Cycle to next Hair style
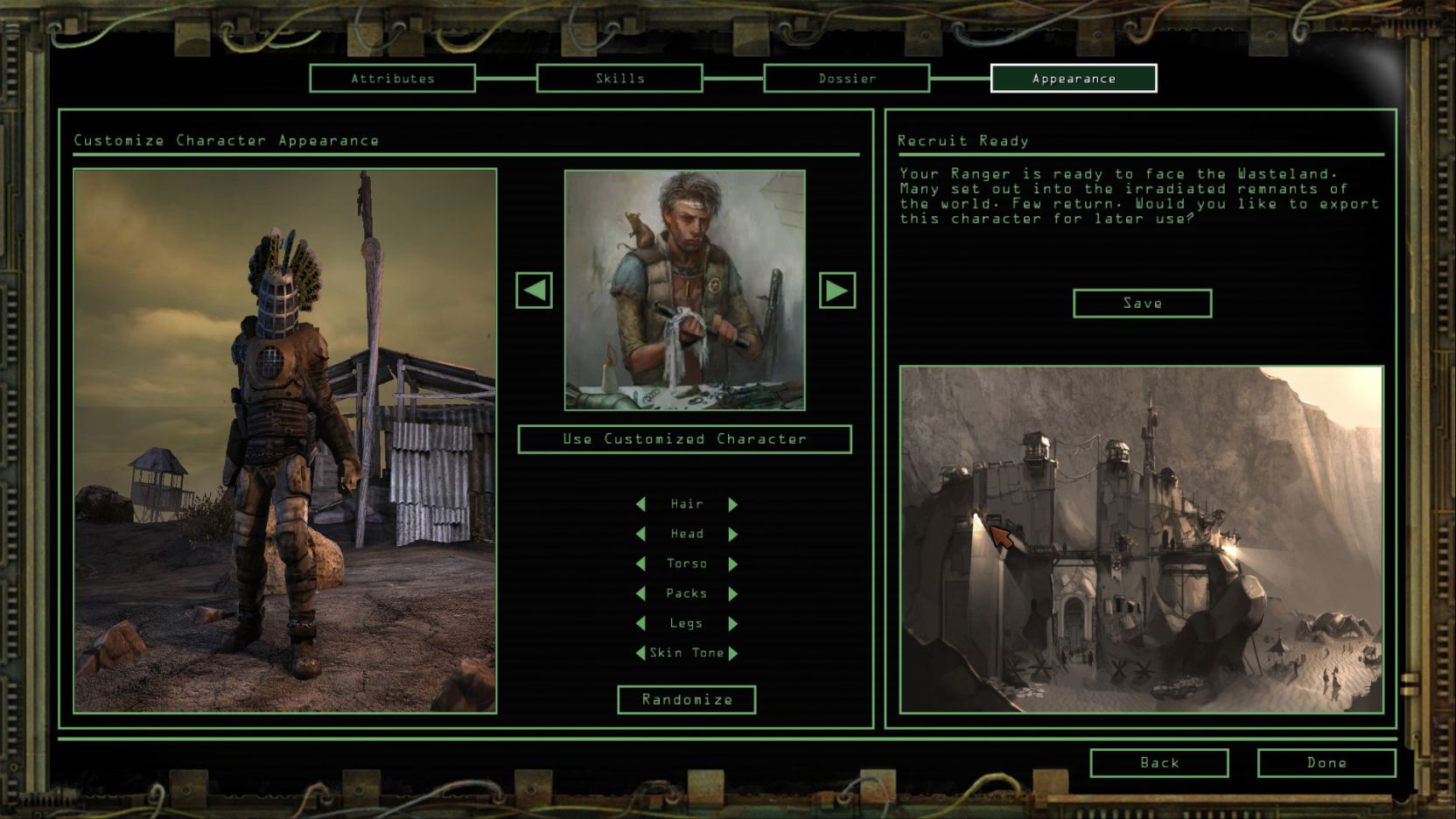 [733, 505]
